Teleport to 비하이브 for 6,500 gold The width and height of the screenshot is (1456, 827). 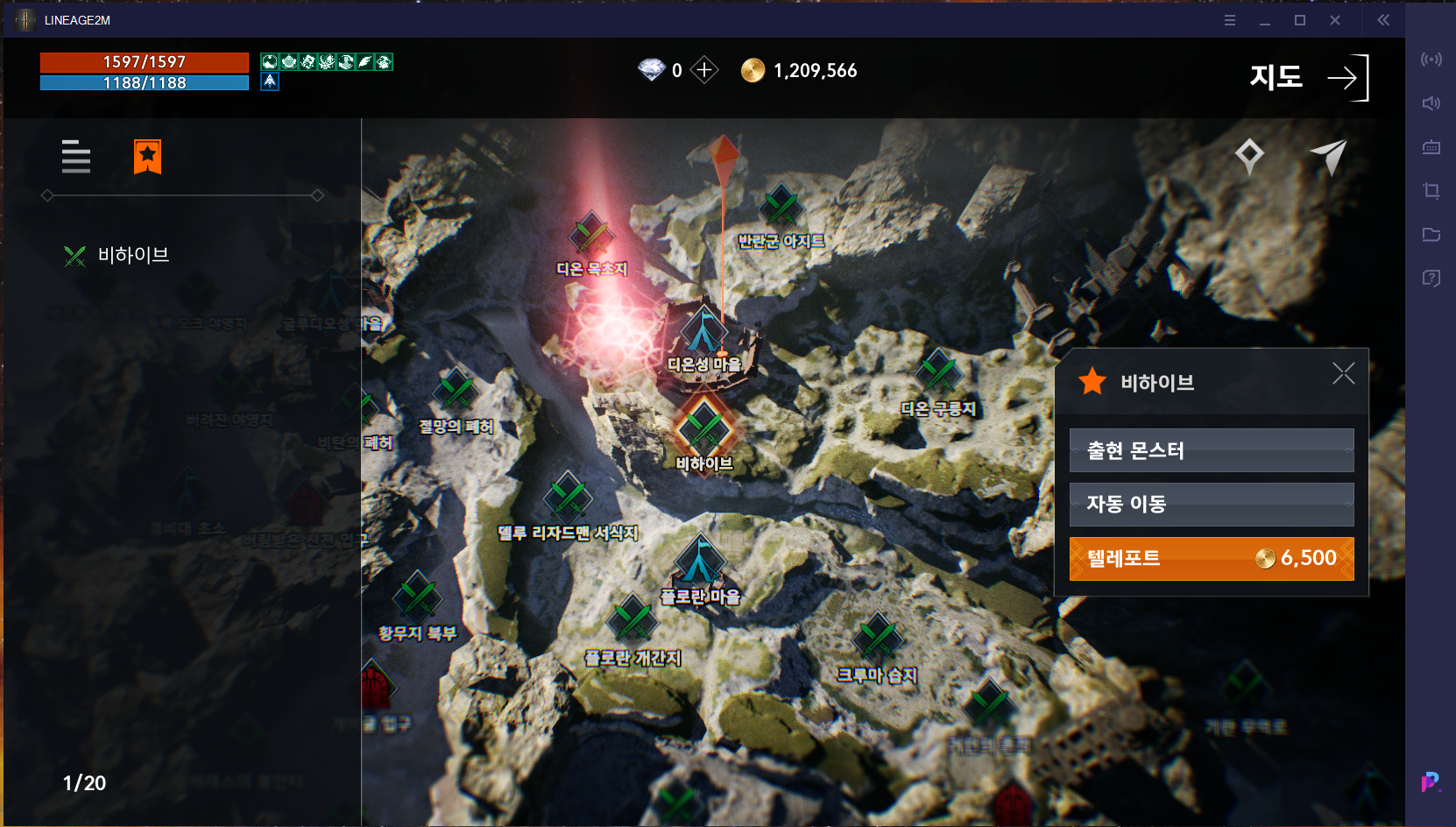pyautogui.click(x=1211, y=558)
